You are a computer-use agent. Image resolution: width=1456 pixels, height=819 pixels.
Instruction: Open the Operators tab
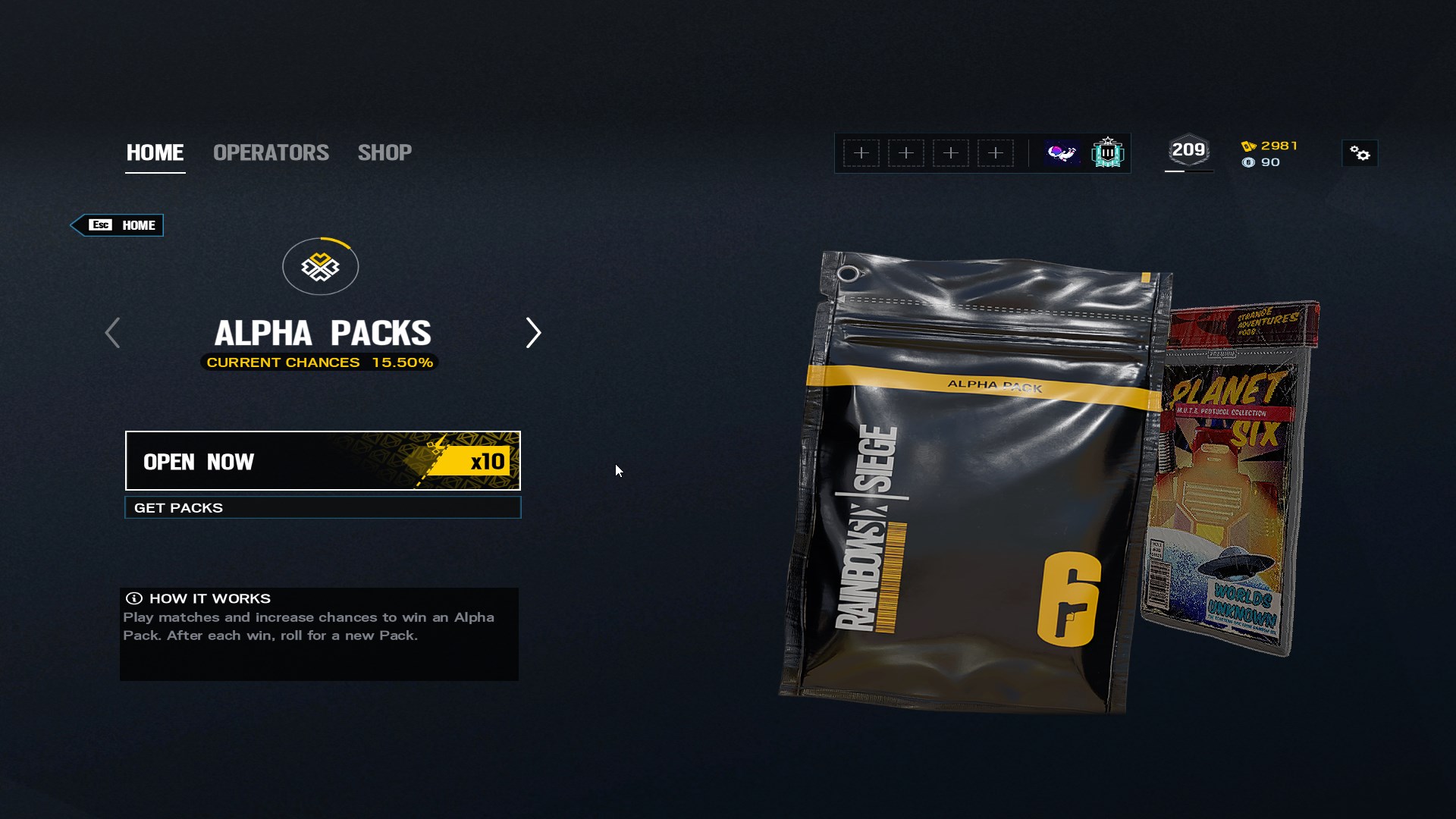271,152
